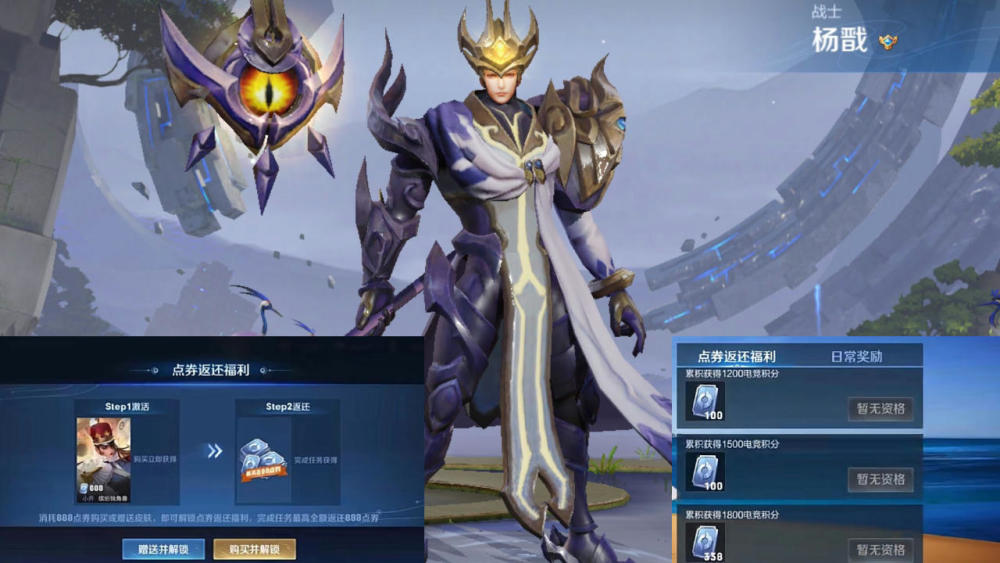Screen dimensions: 1000x563
Task: Open the 日常奖励 daily rewards tab
Action: (857, 356)
